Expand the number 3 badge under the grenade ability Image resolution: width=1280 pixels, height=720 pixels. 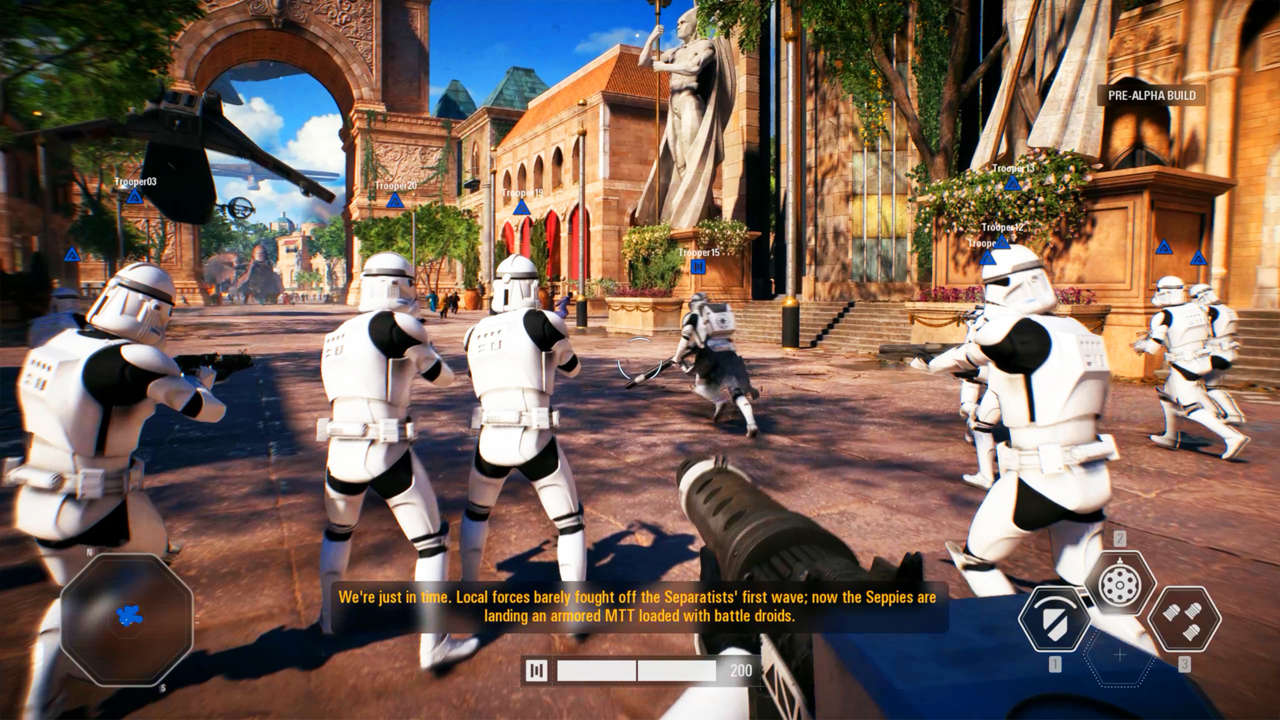click(1185, 662)
